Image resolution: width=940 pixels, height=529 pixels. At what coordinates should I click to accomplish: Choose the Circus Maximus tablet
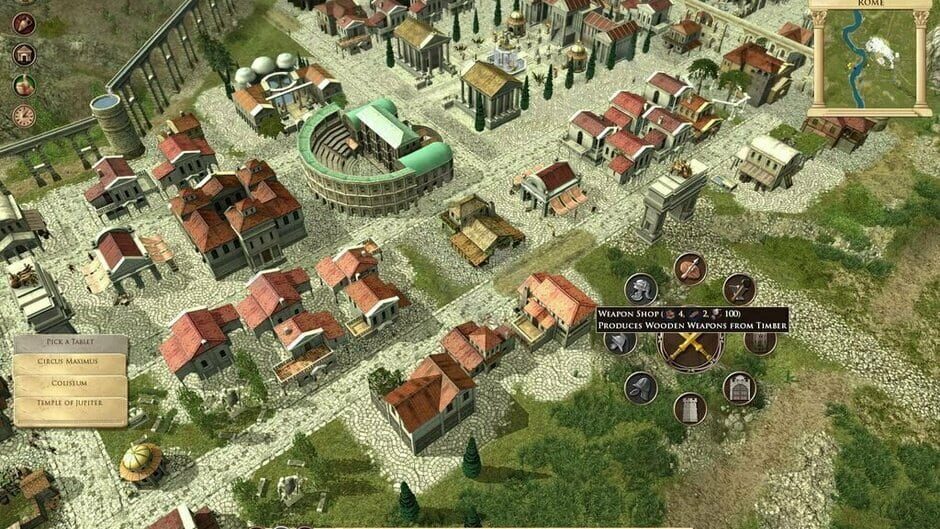click(70, 360)
